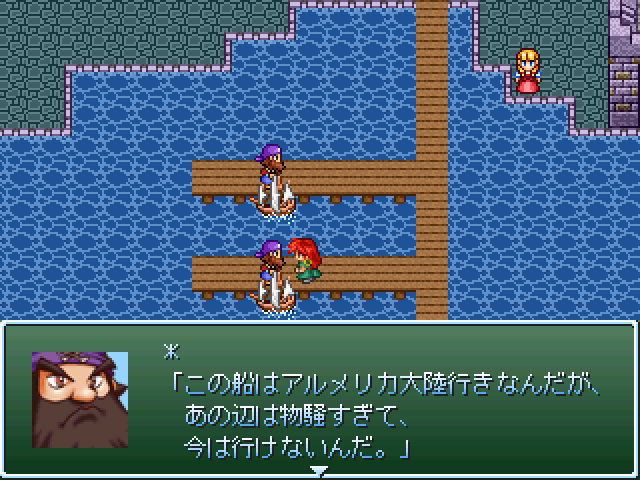640x480 pixels.
Task: Advance dialogue with the down arrow indicator
Action: tap(319, 469)
